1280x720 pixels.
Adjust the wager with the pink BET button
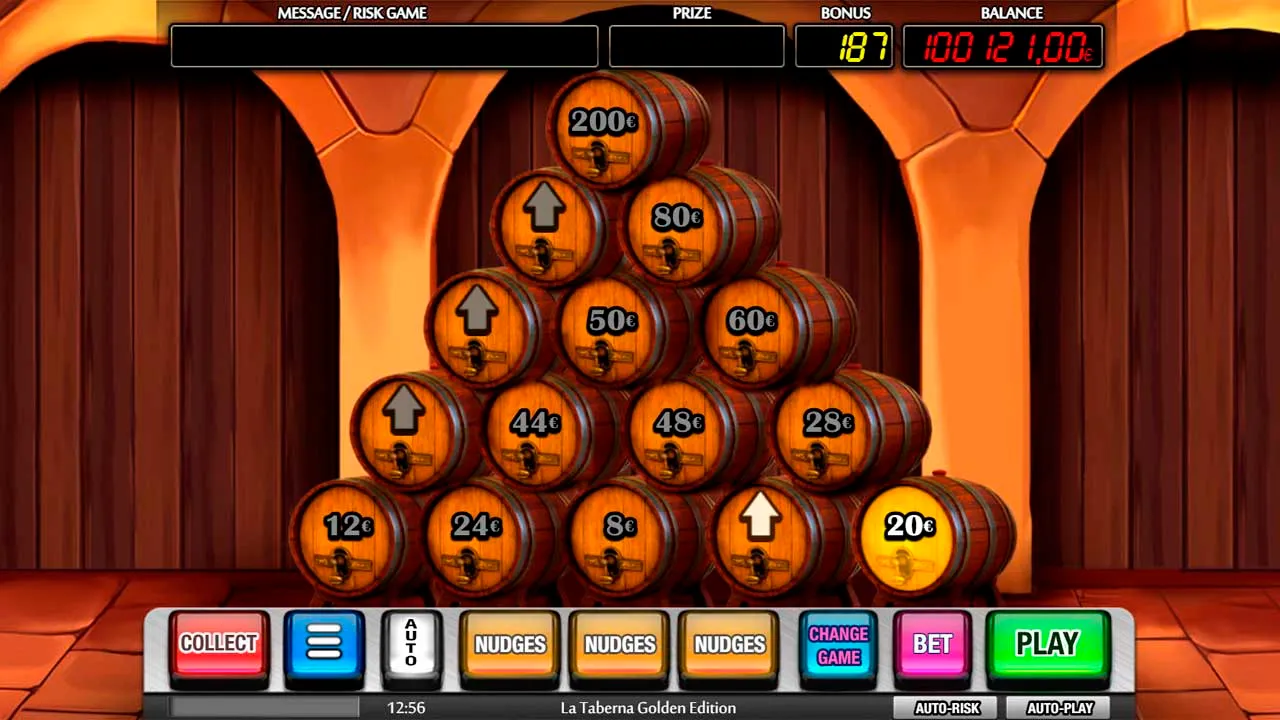click(932, 644)
